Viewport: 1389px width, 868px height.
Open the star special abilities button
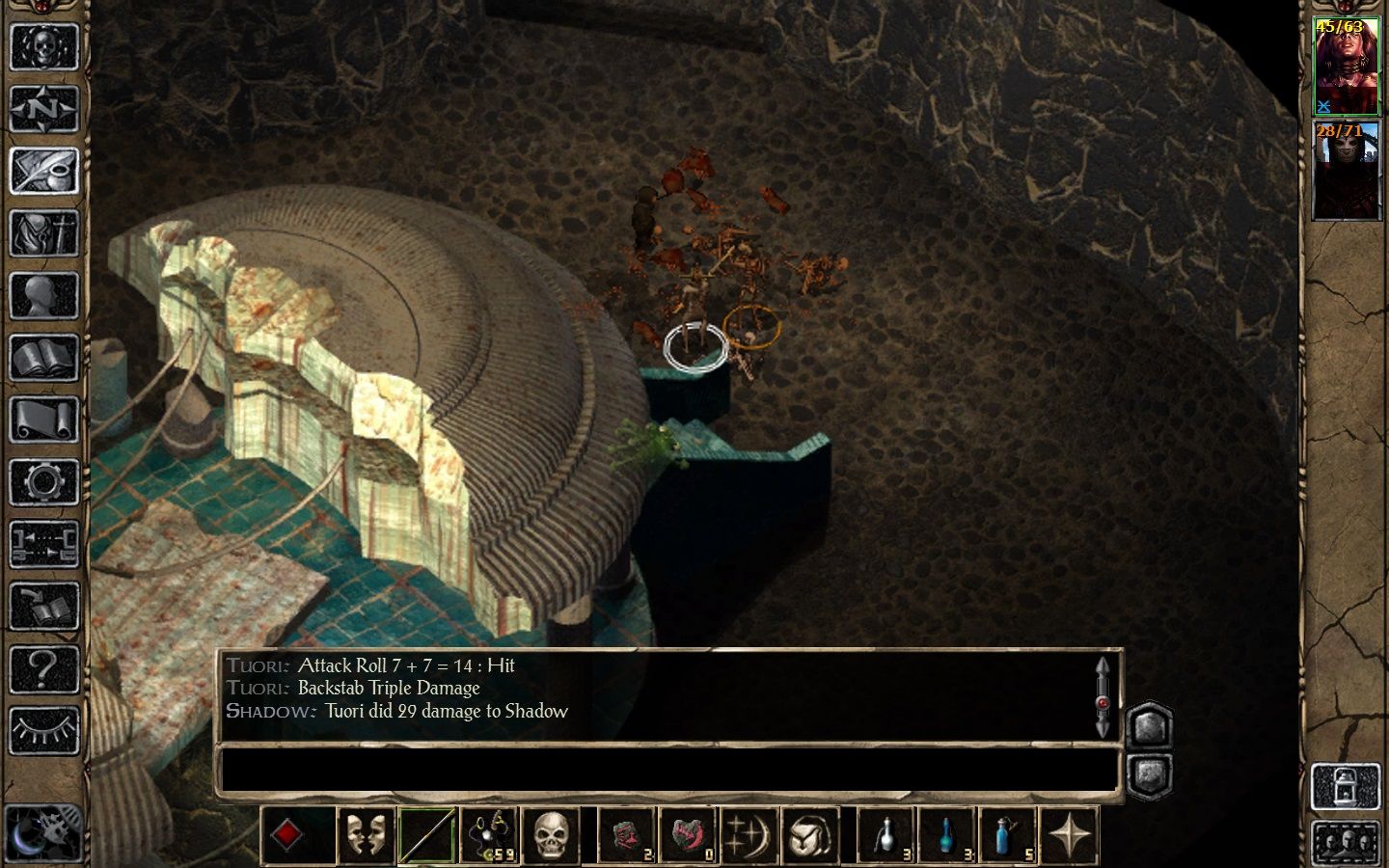[1070, 835]
